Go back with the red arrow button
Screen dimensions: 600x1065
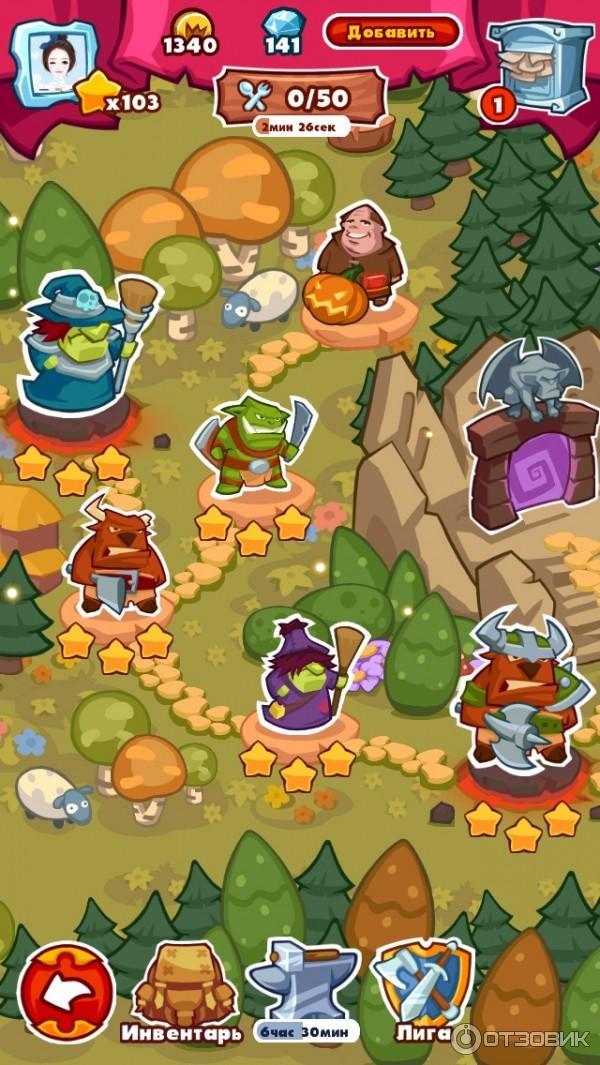66,988
